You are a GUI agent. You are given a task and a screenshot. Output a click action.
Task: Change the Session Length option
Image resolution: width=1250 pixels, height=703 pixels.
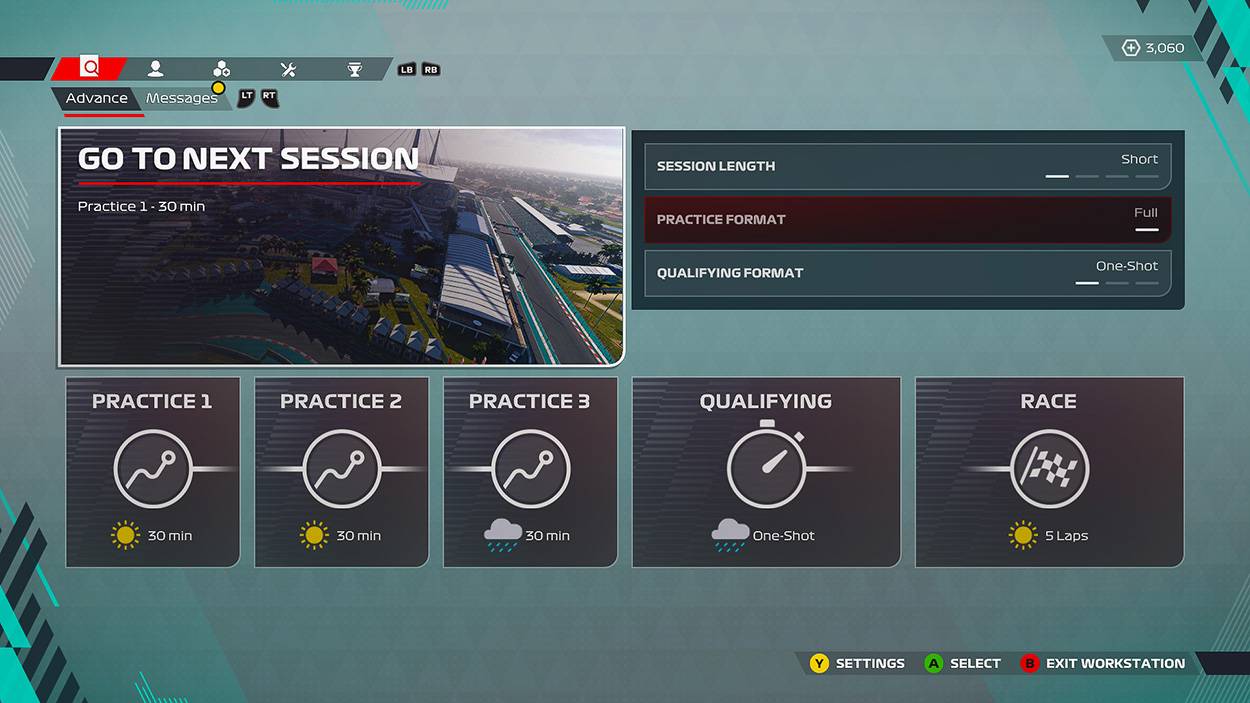tap(907, 166)
